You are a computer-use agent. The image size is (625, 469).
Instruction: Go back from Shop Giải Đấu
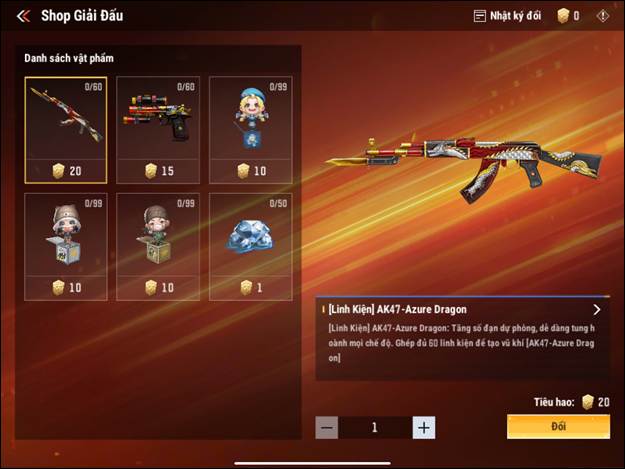coord(22,16)
